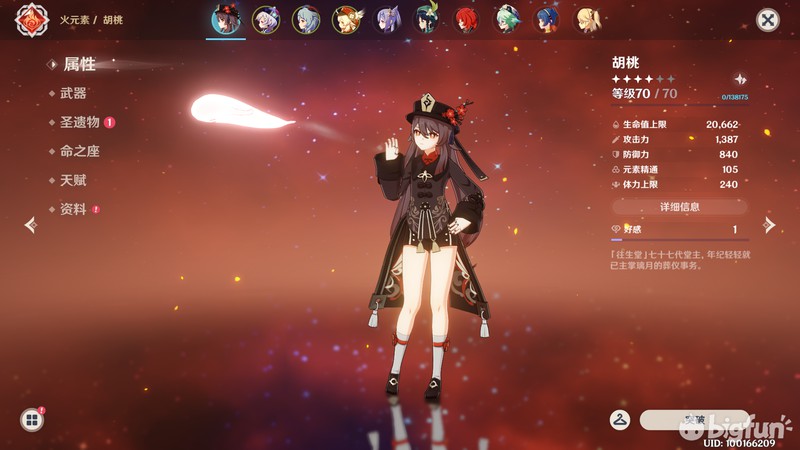
Task: Click the 详细信息 details button
Action: coord(679,207)
